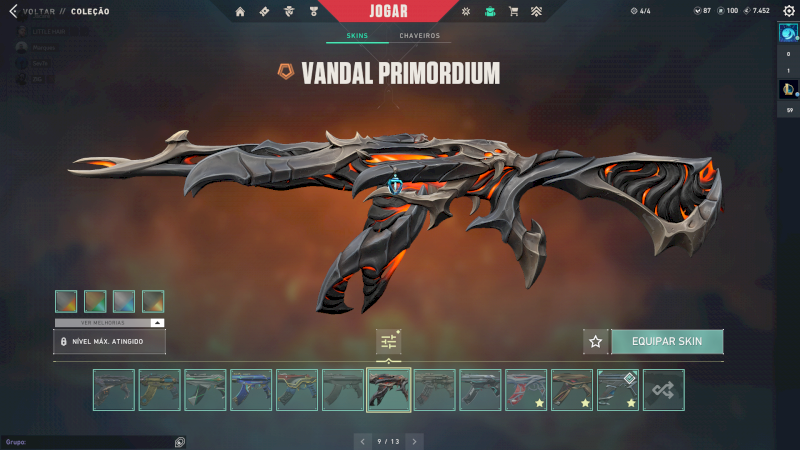This screenshot has height=450, width=800.
Task: Select the Skins tab
Action: 357,36
